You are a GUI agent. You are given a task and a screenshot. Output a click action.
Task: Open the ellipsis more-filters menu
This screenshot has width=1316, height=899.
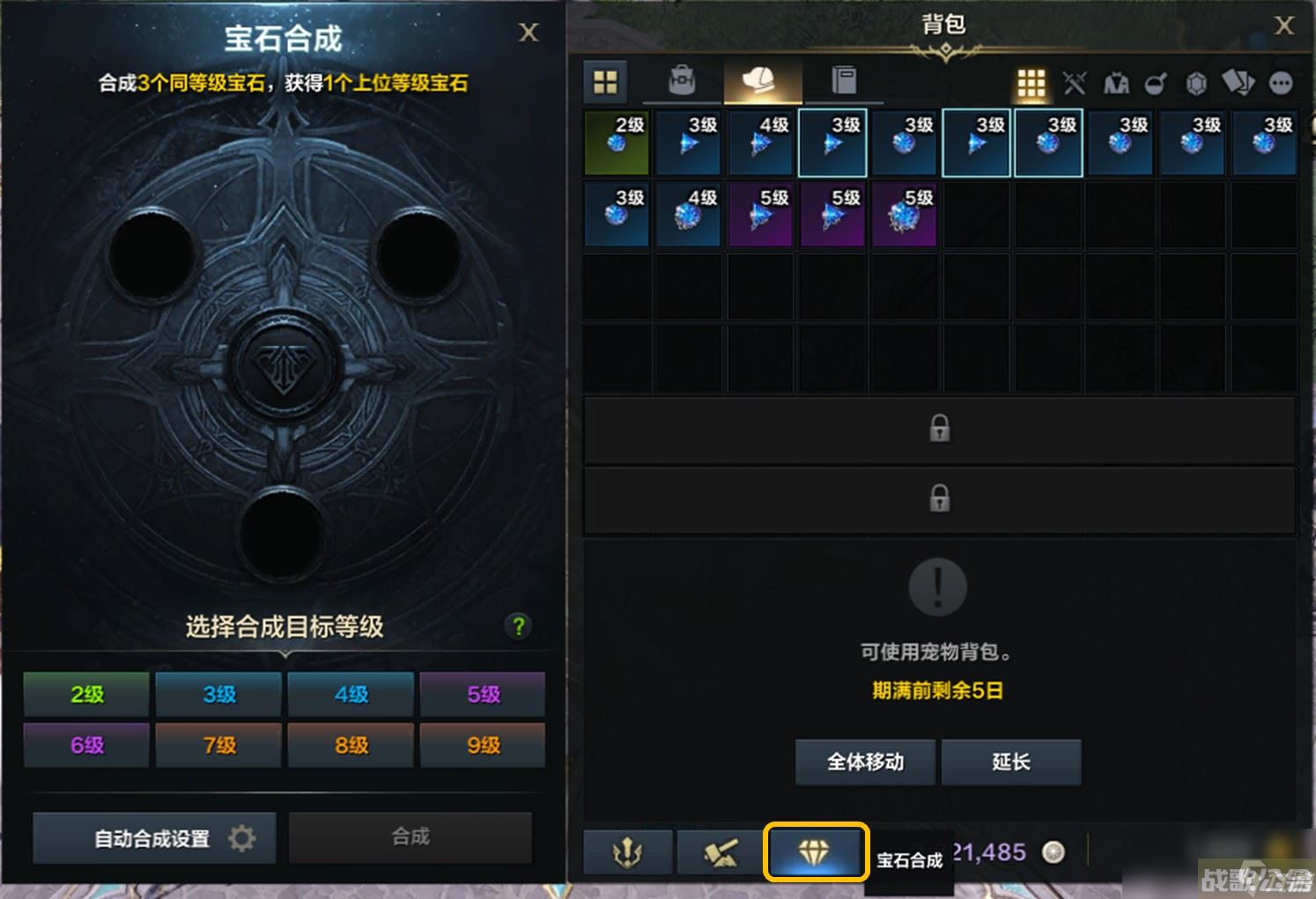pos(1279,84)
